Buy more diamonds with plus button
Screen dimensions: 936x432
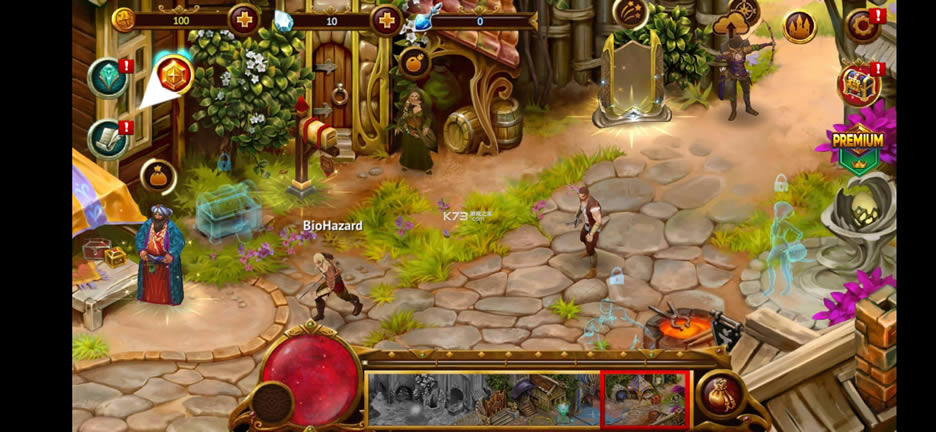coord(386,19)
